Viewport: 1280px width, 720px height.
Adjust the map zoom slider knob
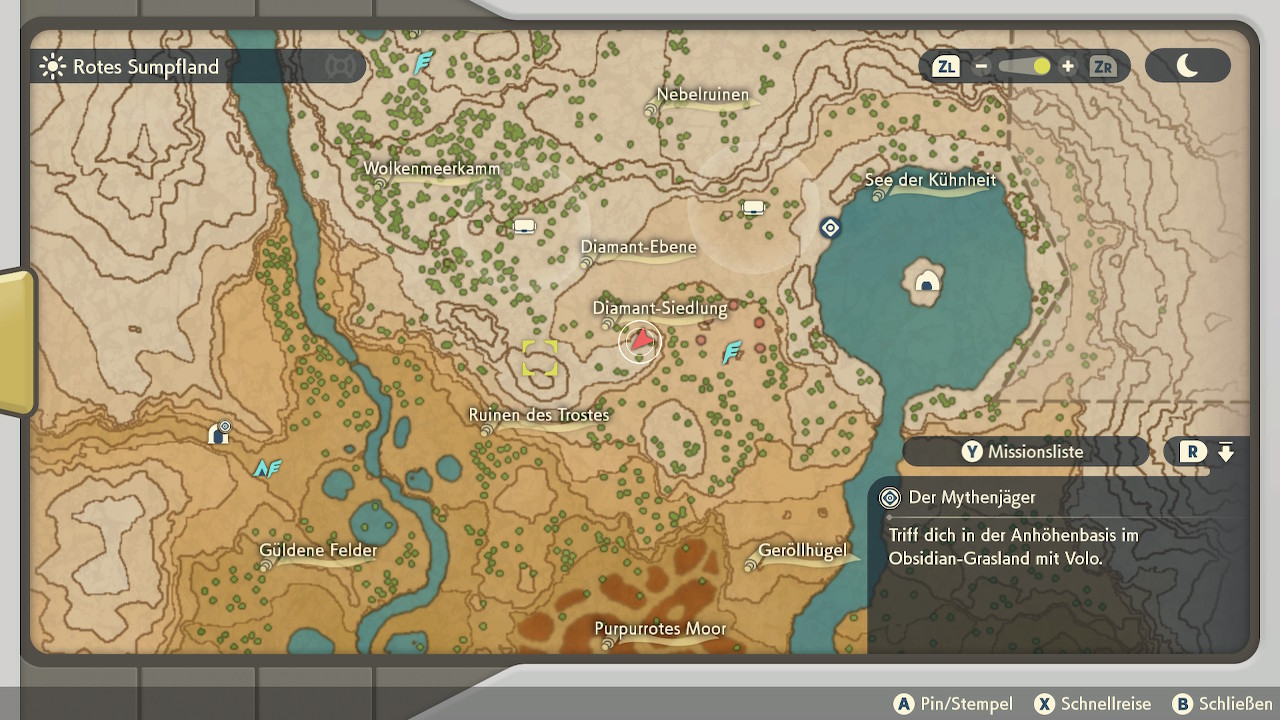tap(1042, 67)
